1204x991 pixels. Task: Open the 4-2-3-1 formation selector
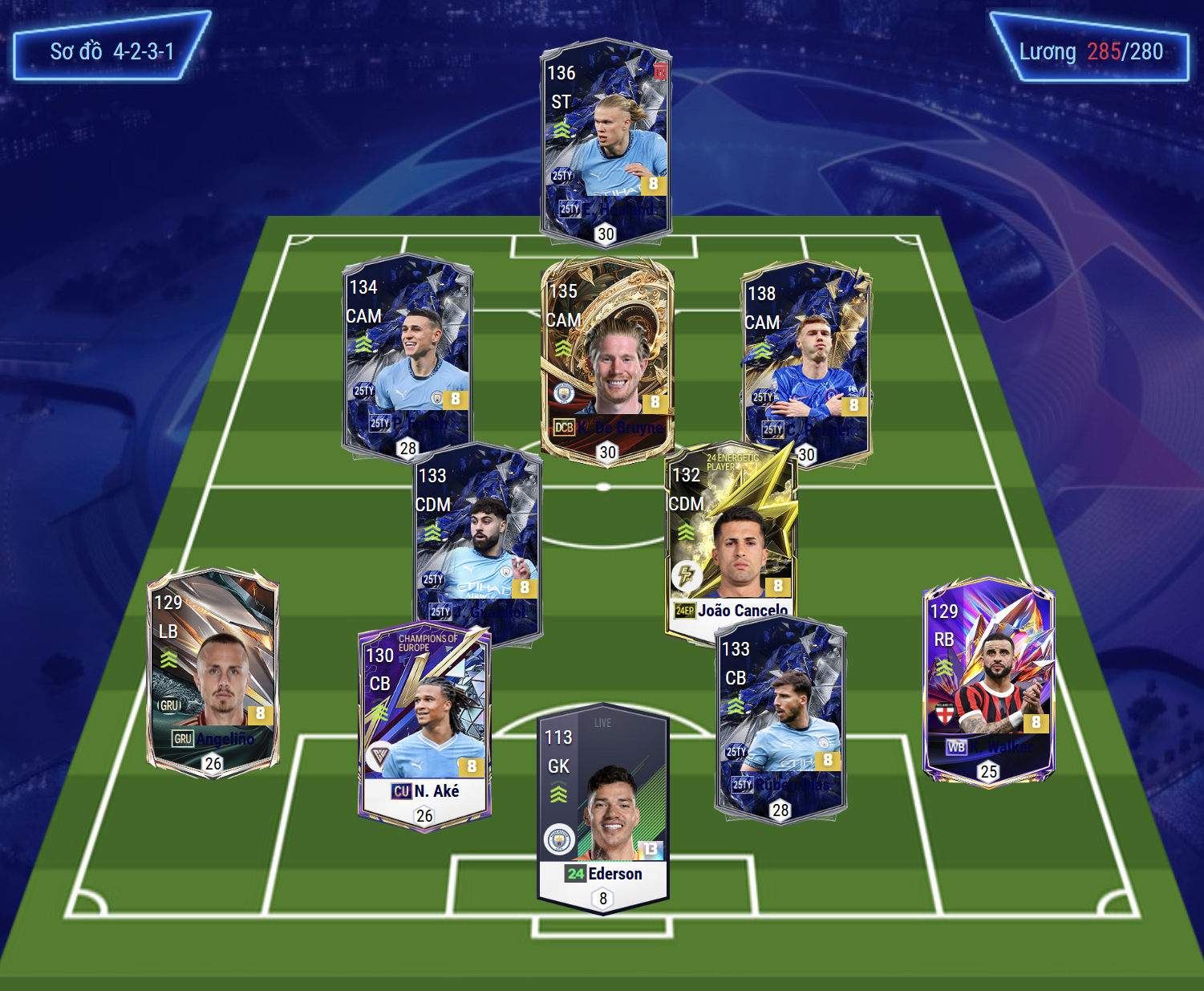112,51
